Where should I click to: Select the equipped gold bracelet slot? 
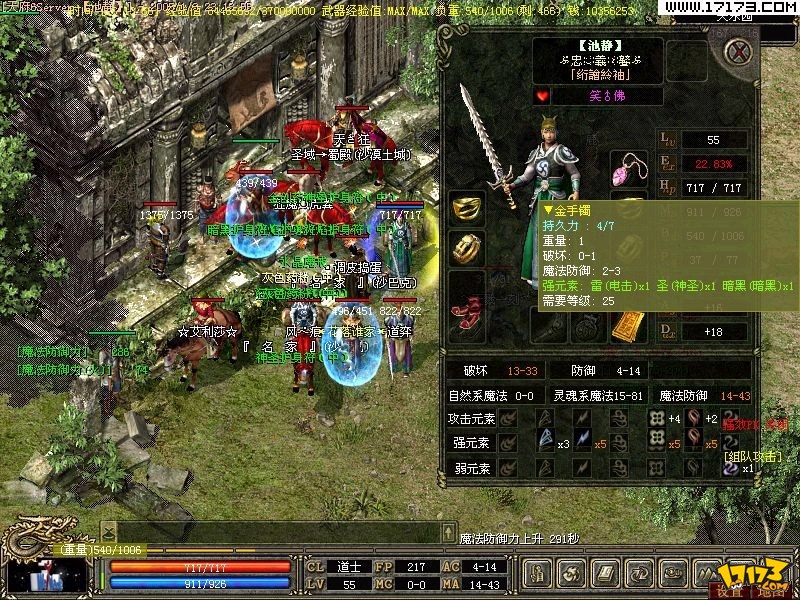(x=466, y=207)
